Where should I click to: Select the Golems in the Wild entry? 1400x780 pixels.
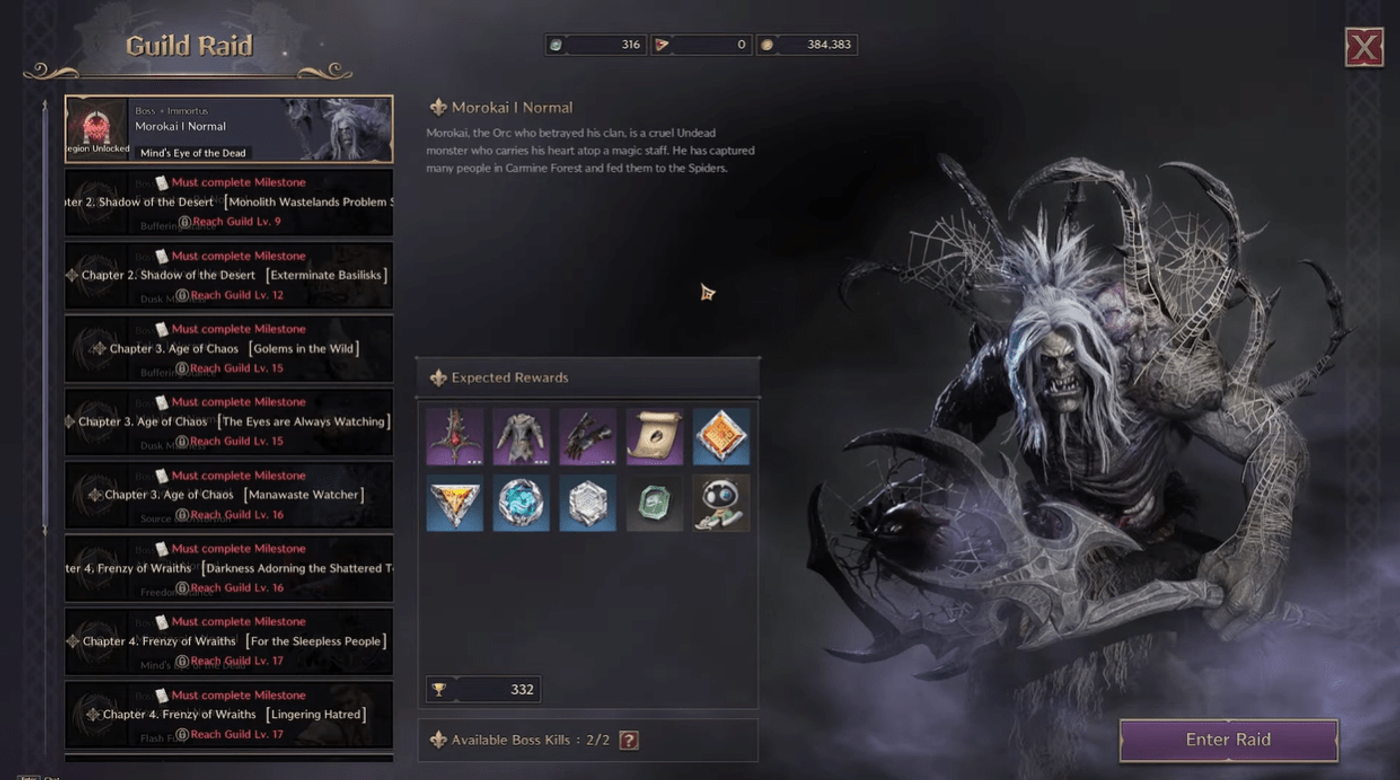(x=229, y=348)
